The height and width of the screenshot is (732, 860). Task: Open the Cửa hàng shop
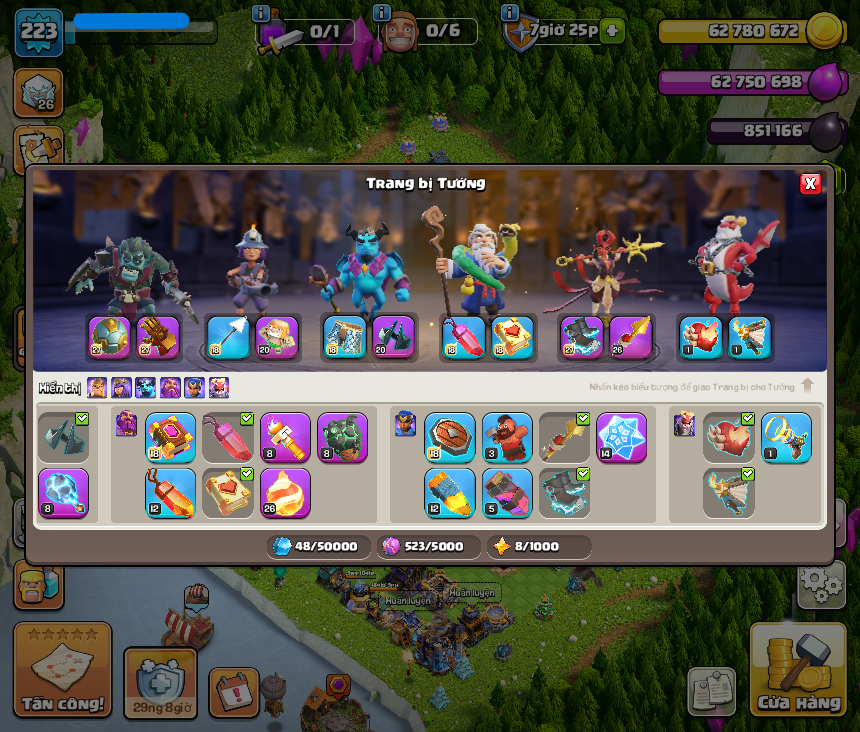pyautogui.click(x=798, y=670)
